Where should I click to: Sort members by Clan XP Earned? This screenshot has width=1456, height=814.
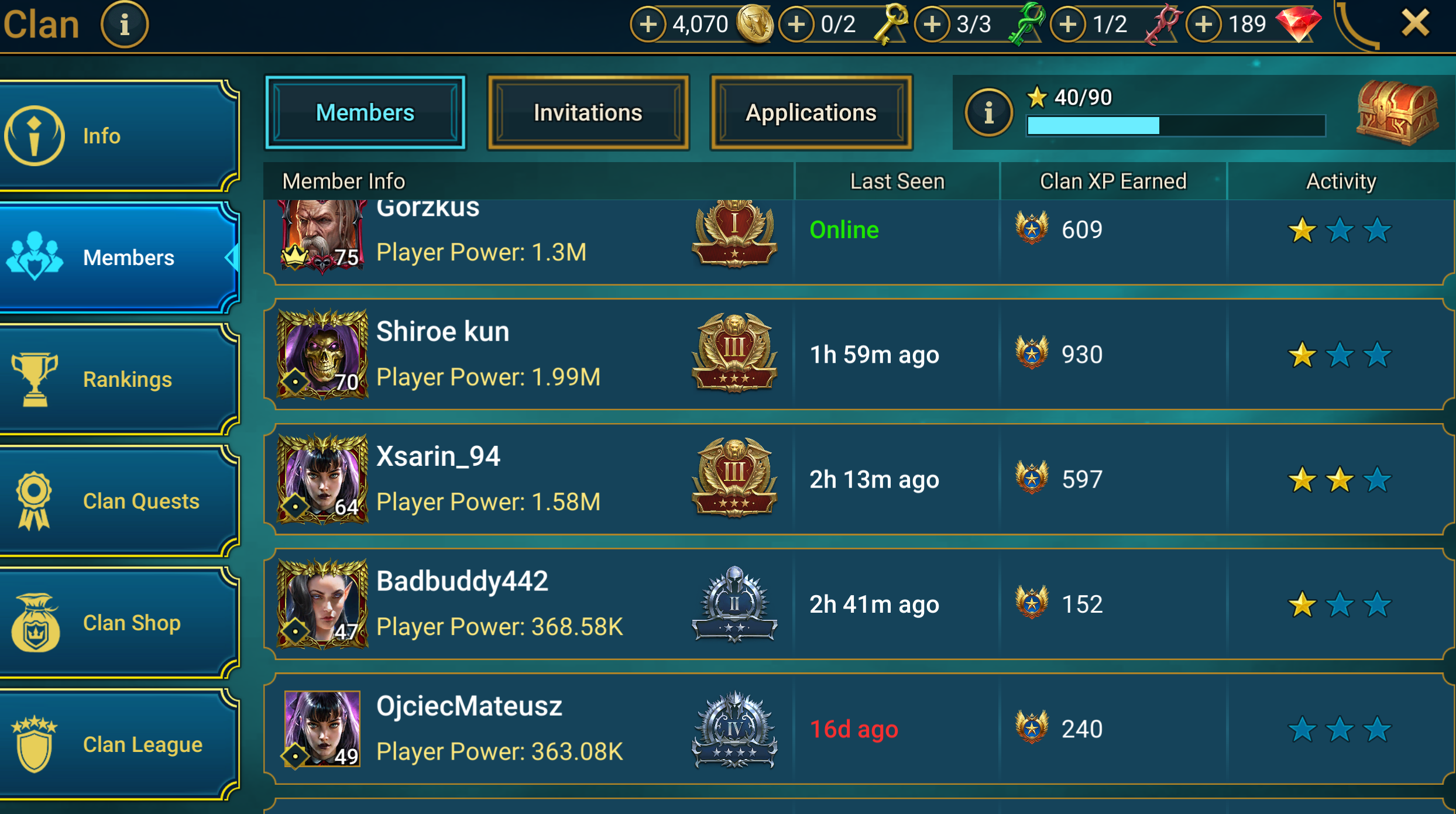[1113, 181]
